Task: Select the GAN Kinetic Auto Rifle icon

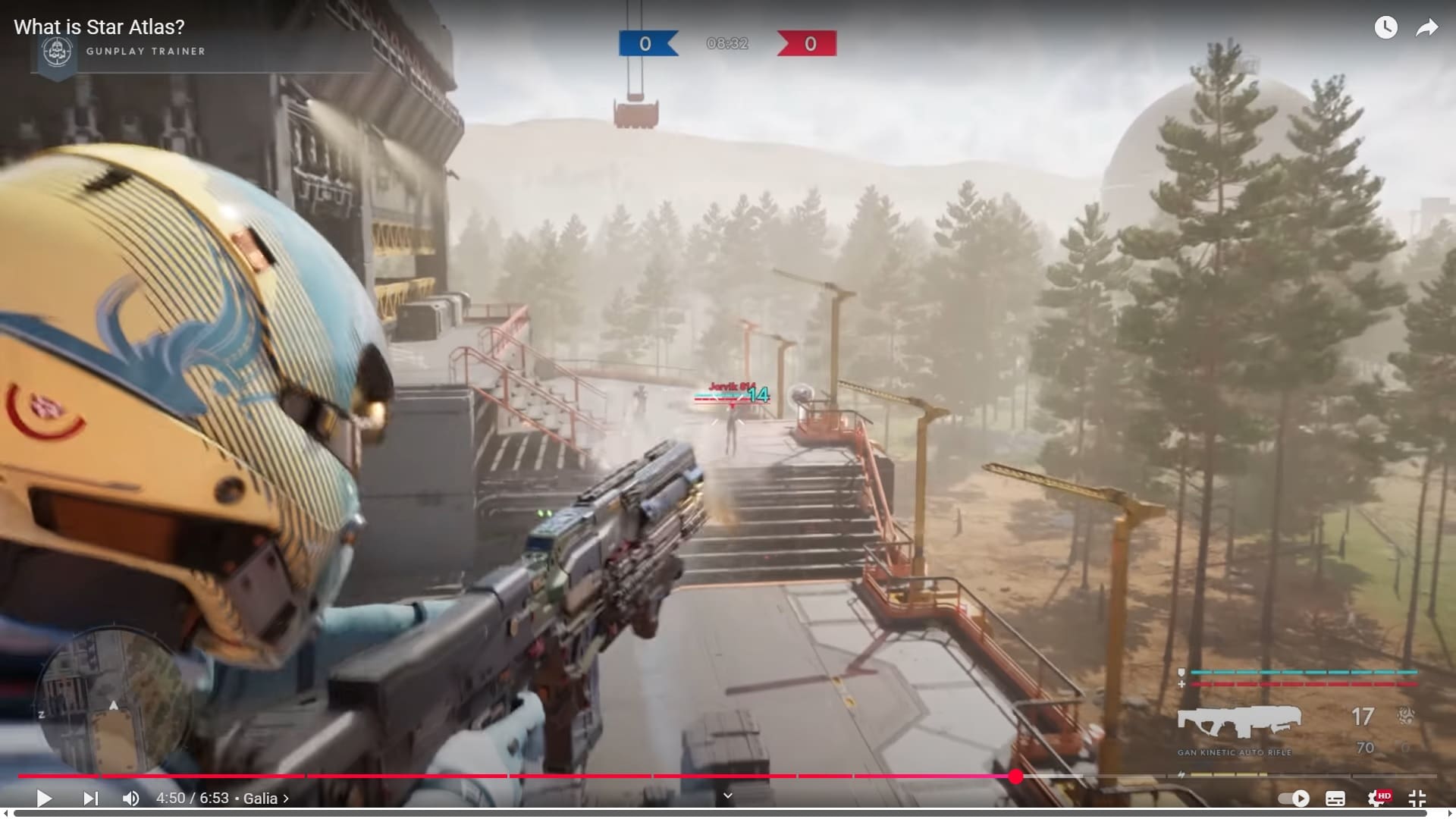Action: point(1239,720)
